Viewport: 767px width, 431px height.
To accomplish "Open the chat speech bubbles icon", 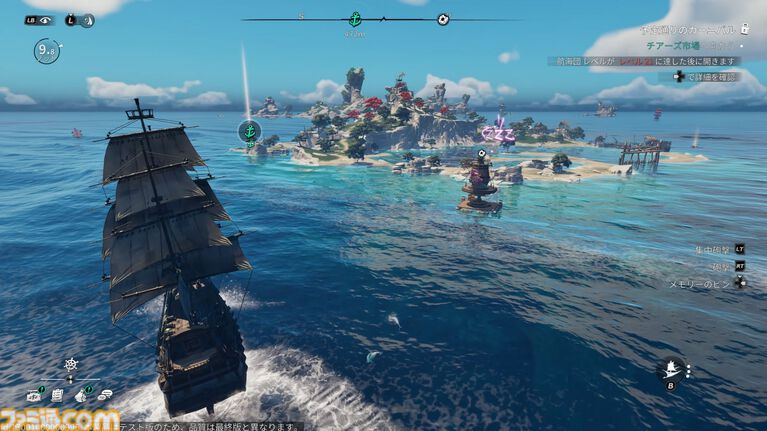I will (105, 395).
